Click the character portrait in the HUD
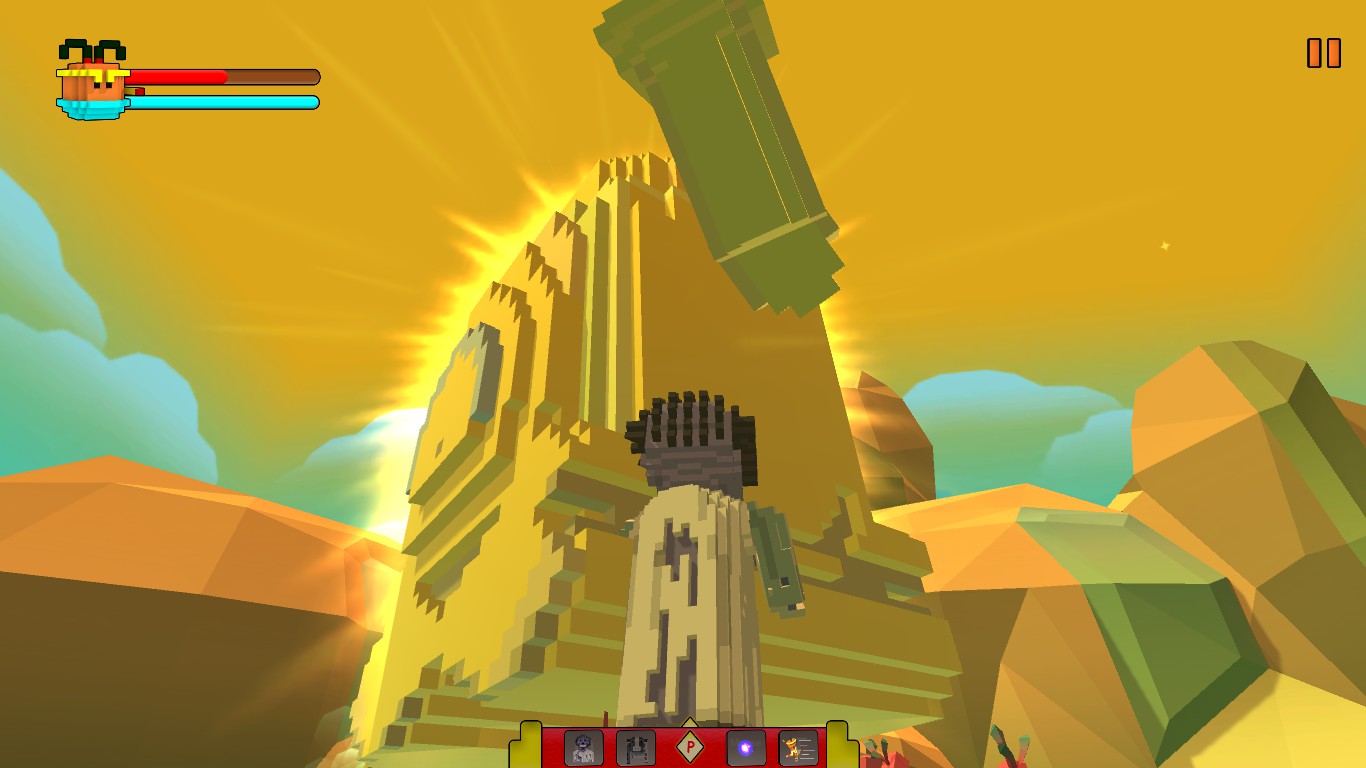Image resolution: width=1366 pixels, height=768 pixels. tap(92, 82)
